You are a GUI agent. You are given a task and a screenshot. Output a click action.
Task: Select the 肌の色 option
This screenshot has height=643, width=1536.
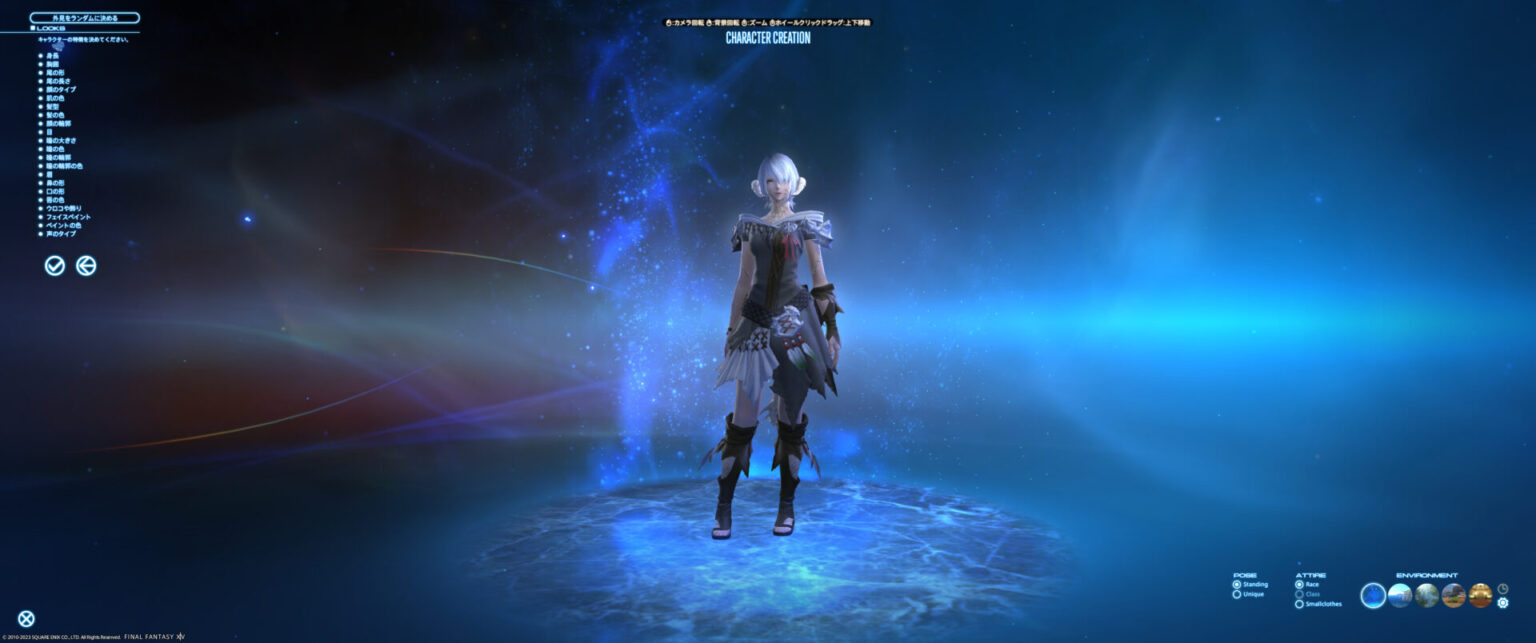click(x=55, y=98)
